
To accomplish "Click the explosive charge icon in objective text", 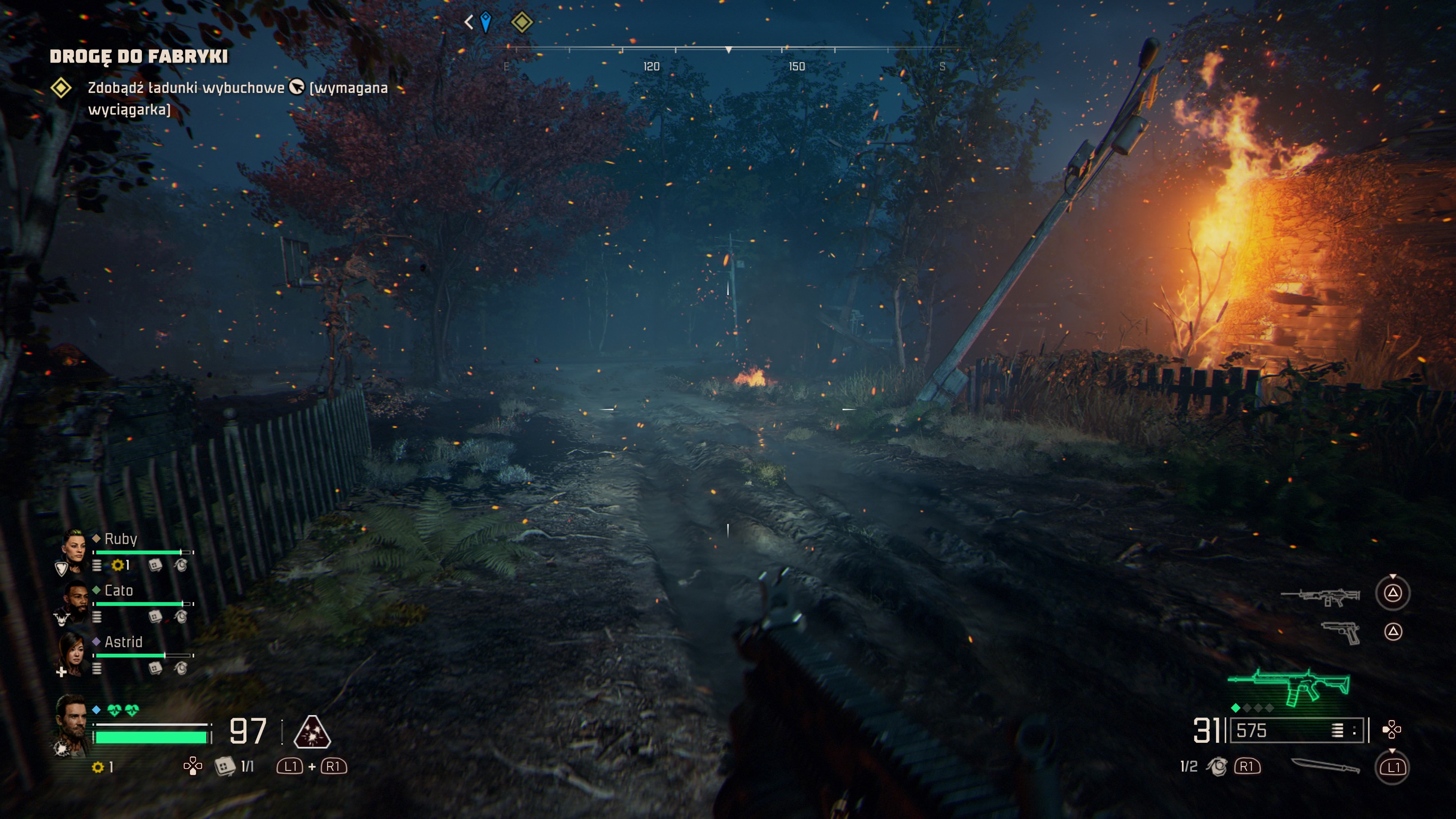I will coord(297,87).
